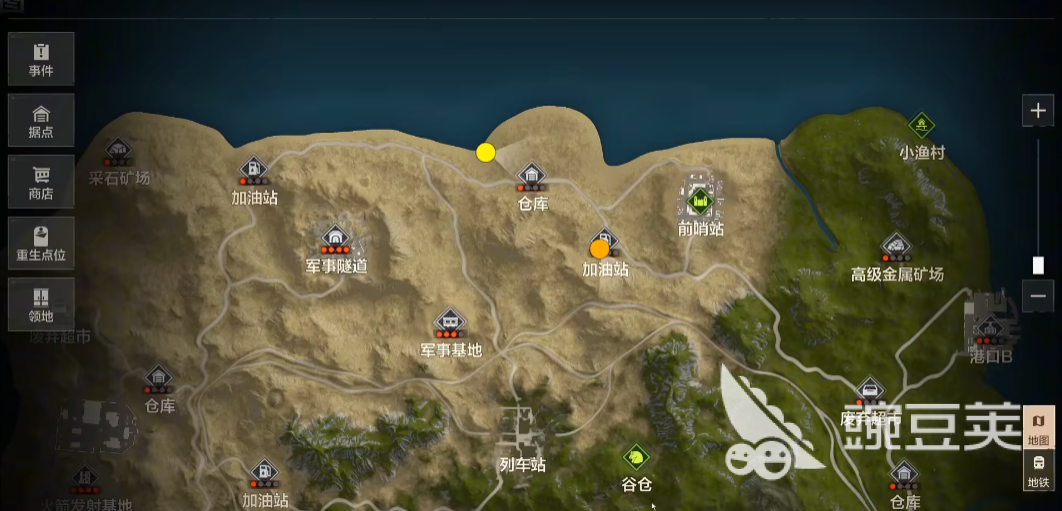This screenshot has height=511, width=1062.
Task: Open the 领地 territory filter
Action: [x=41, y=304]
